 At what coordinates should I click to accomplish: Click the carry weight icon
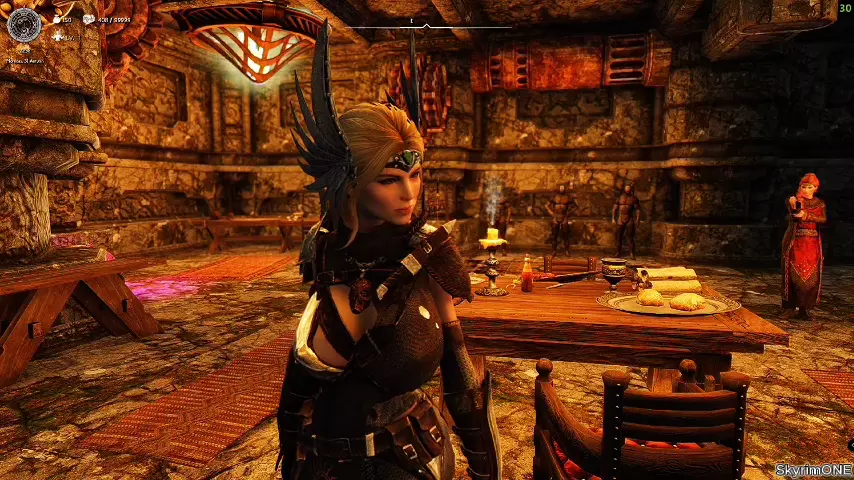(89, 19)
